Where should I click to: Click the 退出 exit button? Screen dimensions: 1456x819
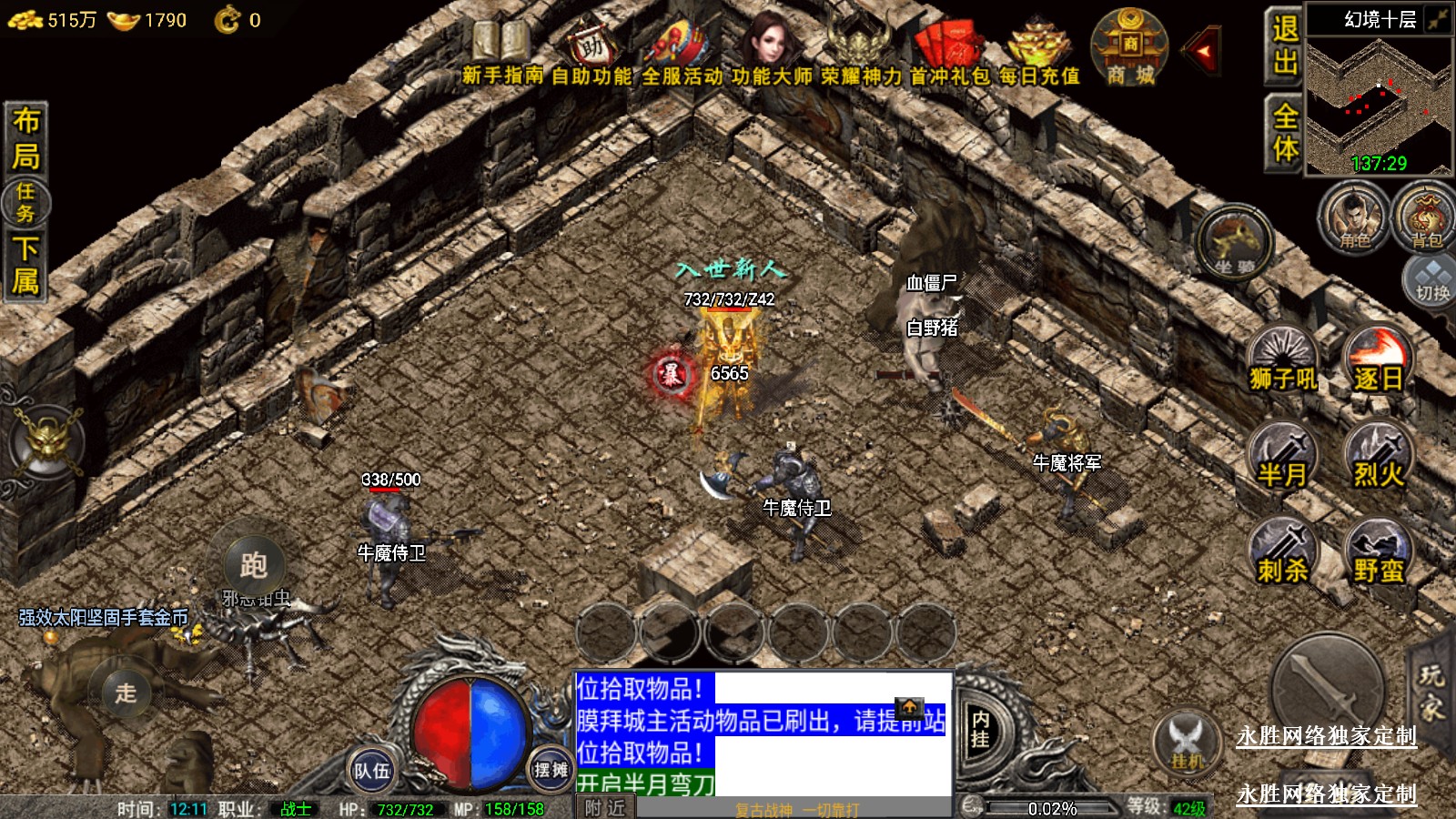coord(1285,45)
